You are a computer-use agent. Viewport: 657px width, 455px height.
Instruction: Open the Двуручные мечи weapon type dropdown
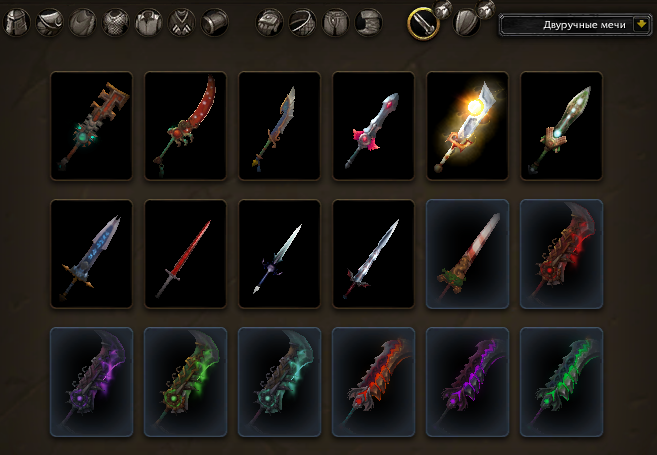tap(637, 24)
